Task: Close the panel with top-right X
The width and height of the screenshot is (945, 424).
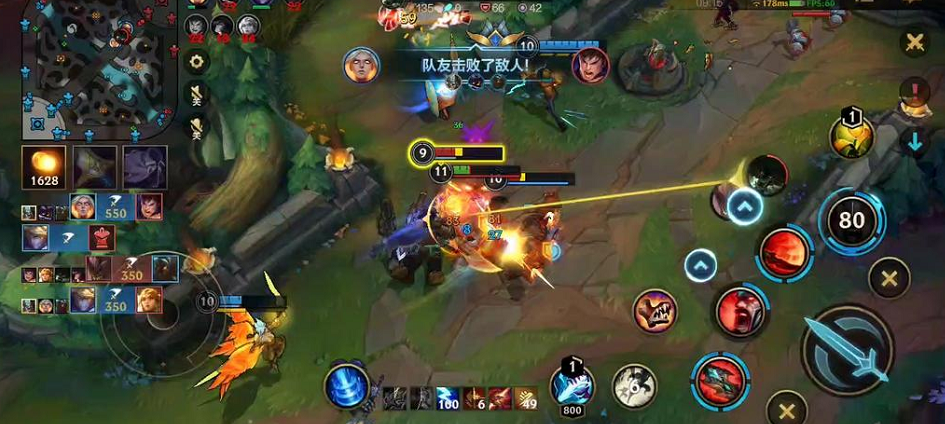Action: 914,42
